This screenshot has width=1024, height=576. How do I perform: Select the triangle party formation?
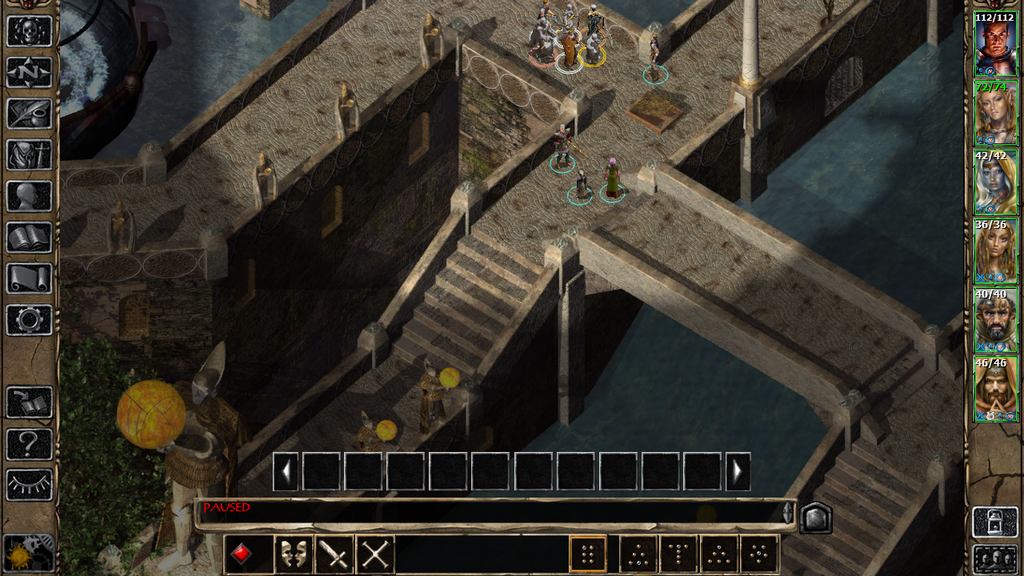[x=718, y=554]
